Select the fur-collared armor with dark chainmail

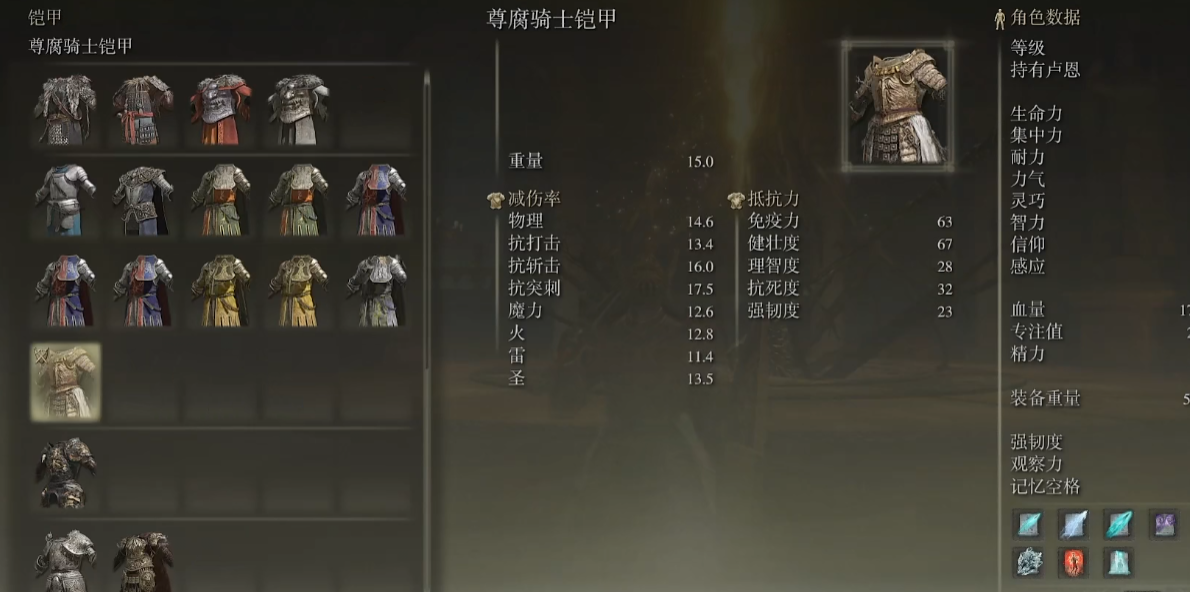(66, 109)
